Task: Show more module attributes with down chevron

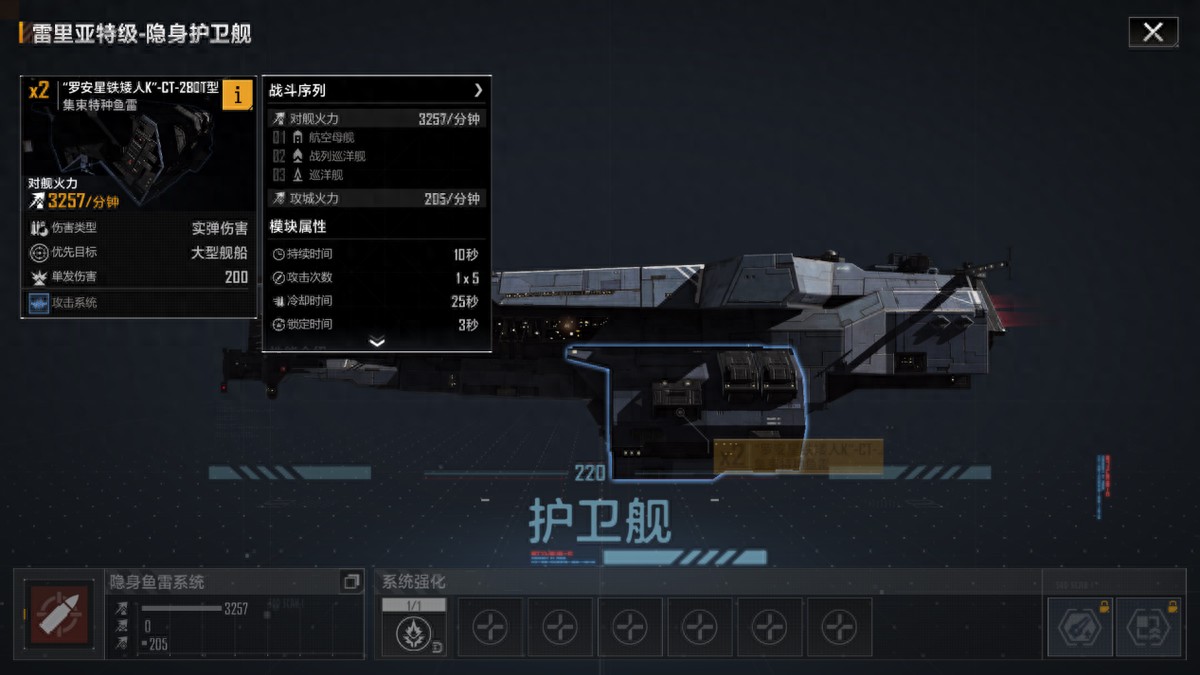Action: tap(376, 342)
